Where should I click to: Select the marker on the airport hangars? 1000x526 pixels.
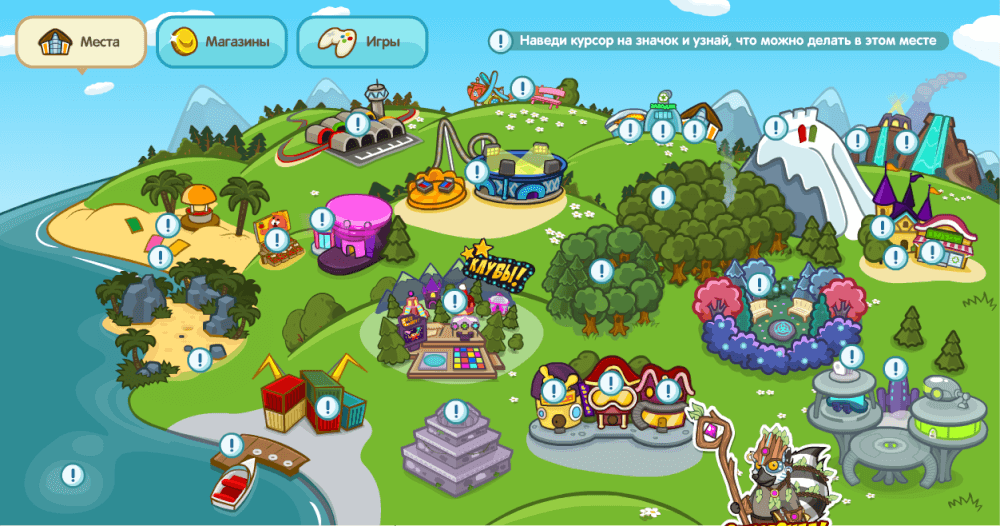[357, 124]
